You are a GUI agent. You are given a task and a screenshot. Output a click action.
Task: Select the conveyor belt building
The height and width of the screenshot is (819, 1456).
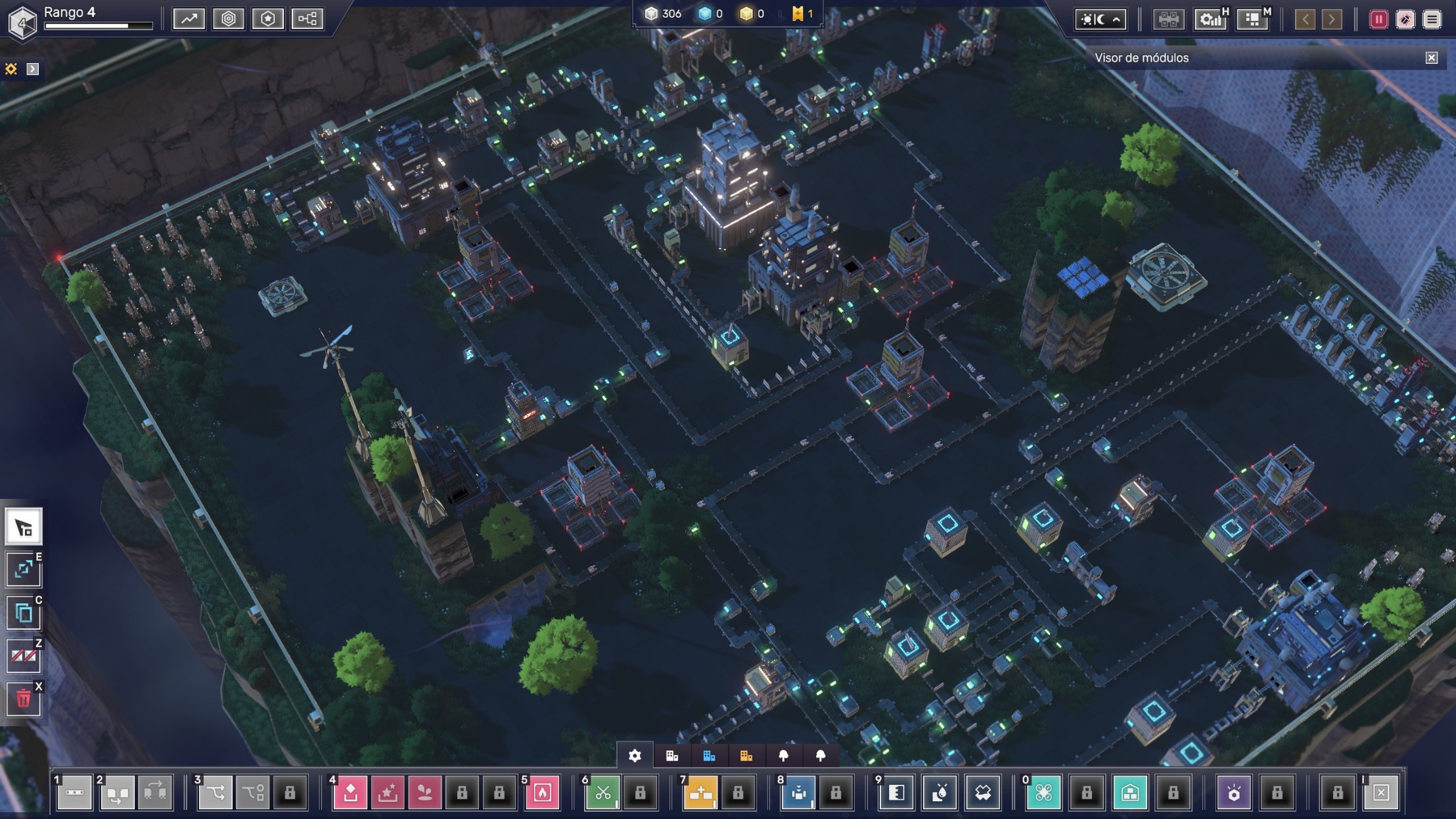click(74, 793)
